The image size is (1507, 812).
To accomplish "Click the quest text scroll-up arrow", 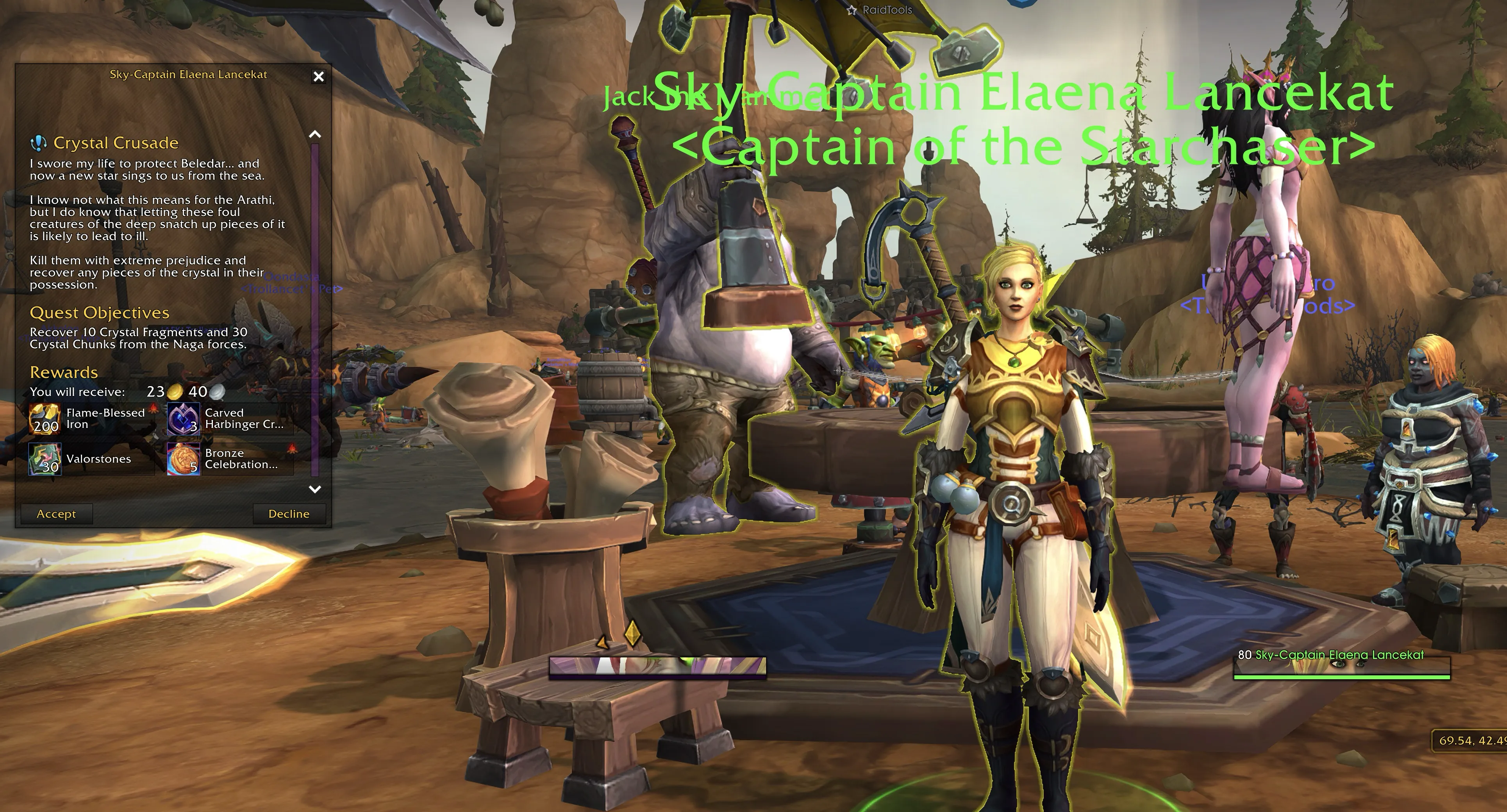I will pos(315,134).
